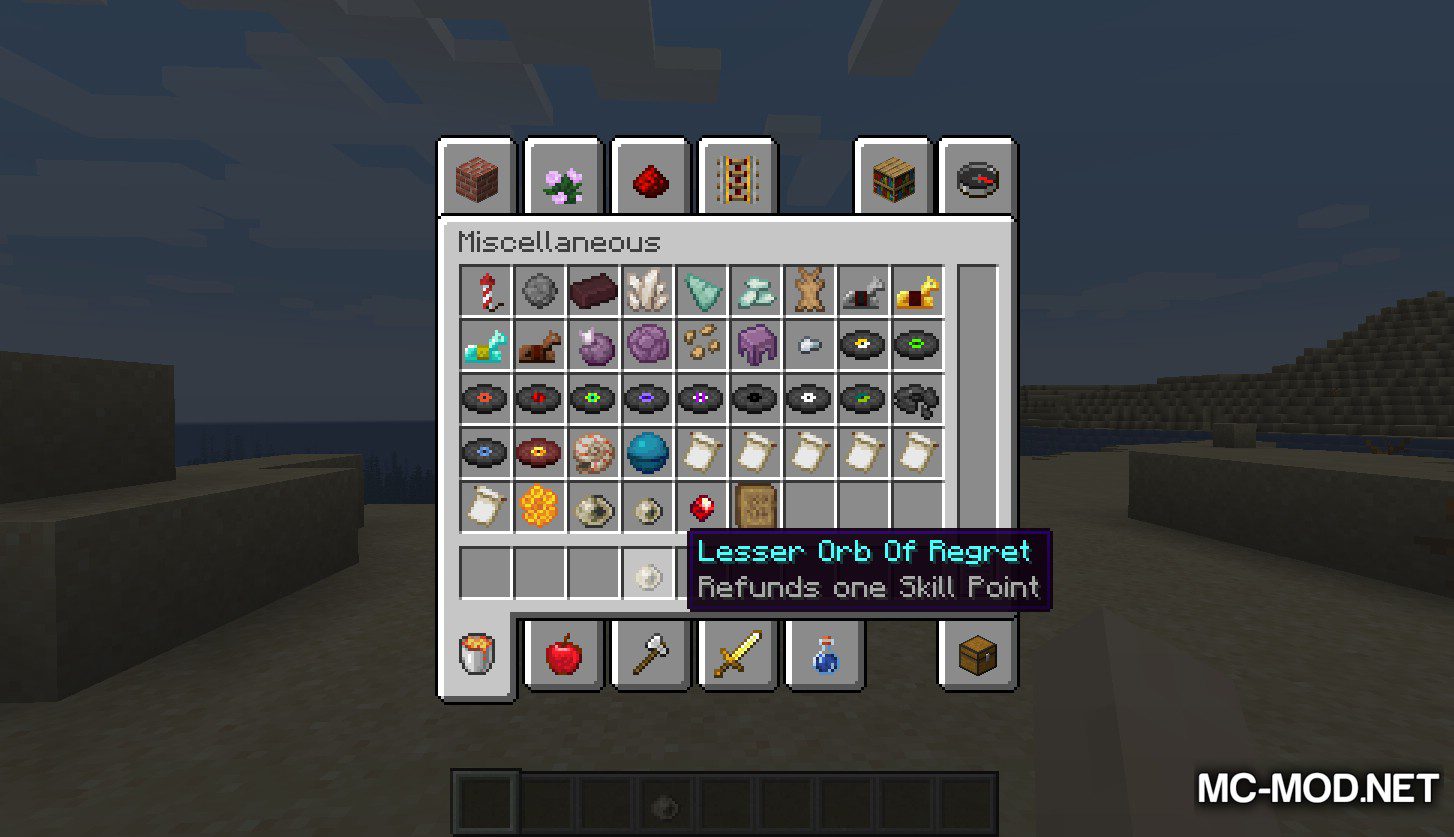The image size is (1454, 837).
Task: Select the orange honeycomb item
Action: pos(540,507)
